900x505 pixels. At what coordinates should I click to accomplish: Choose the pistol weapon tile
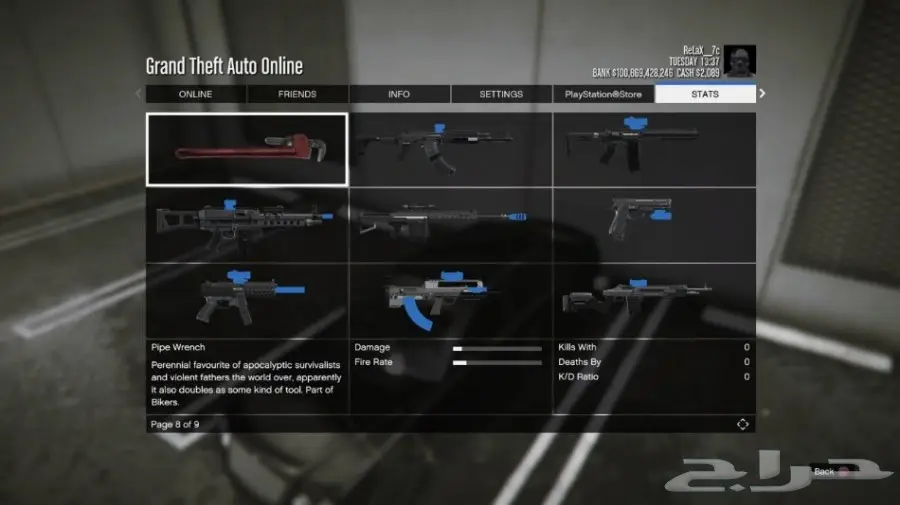tap(654, 225)
